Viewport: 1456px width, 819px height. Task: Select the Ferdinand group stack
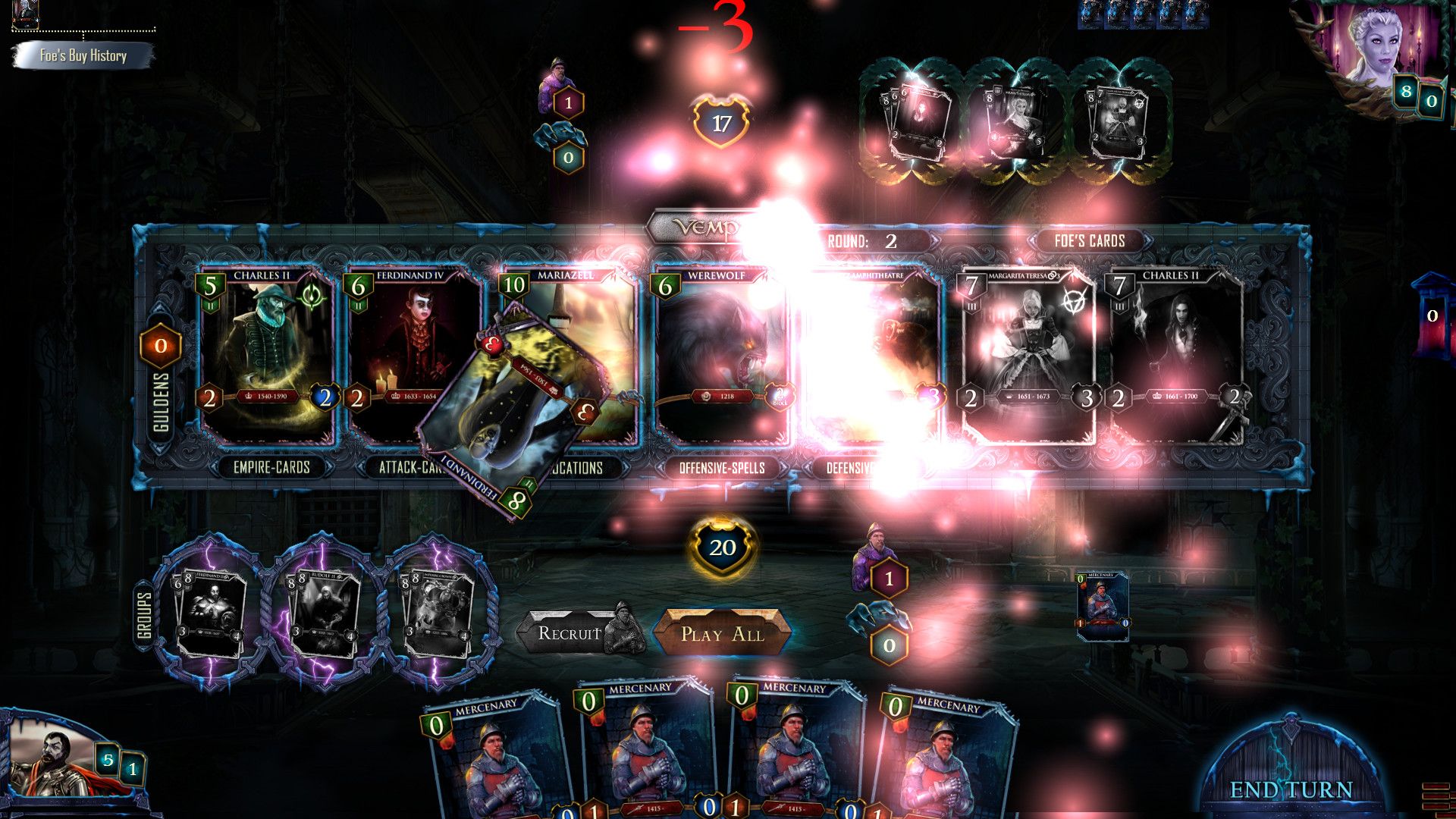coord(210,612)
